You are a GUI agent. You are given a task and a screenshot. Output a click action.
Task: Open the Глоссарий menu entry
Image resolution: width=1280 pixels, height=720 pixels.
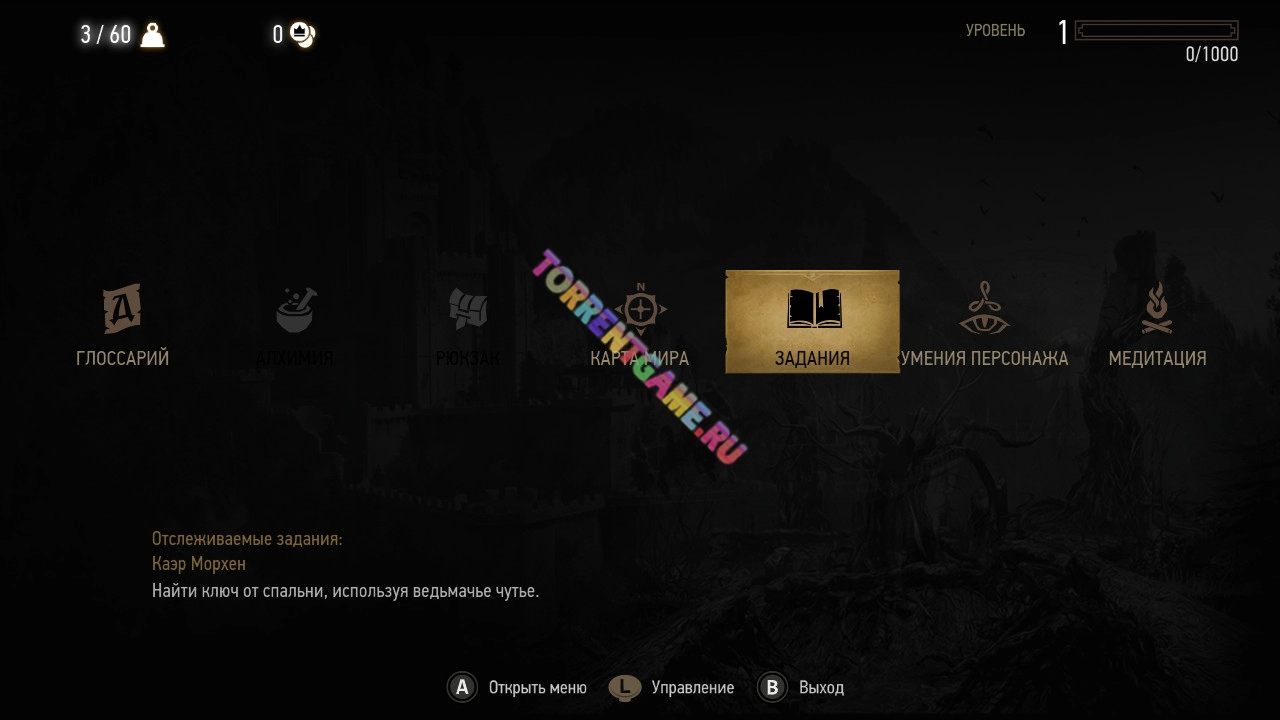[122, 323]
